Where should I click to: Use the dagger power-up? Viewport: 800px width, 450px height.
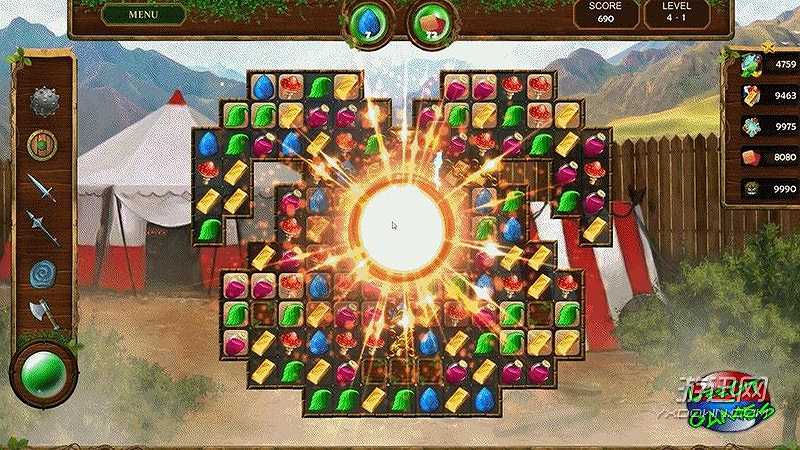click(x=42, y=228)
